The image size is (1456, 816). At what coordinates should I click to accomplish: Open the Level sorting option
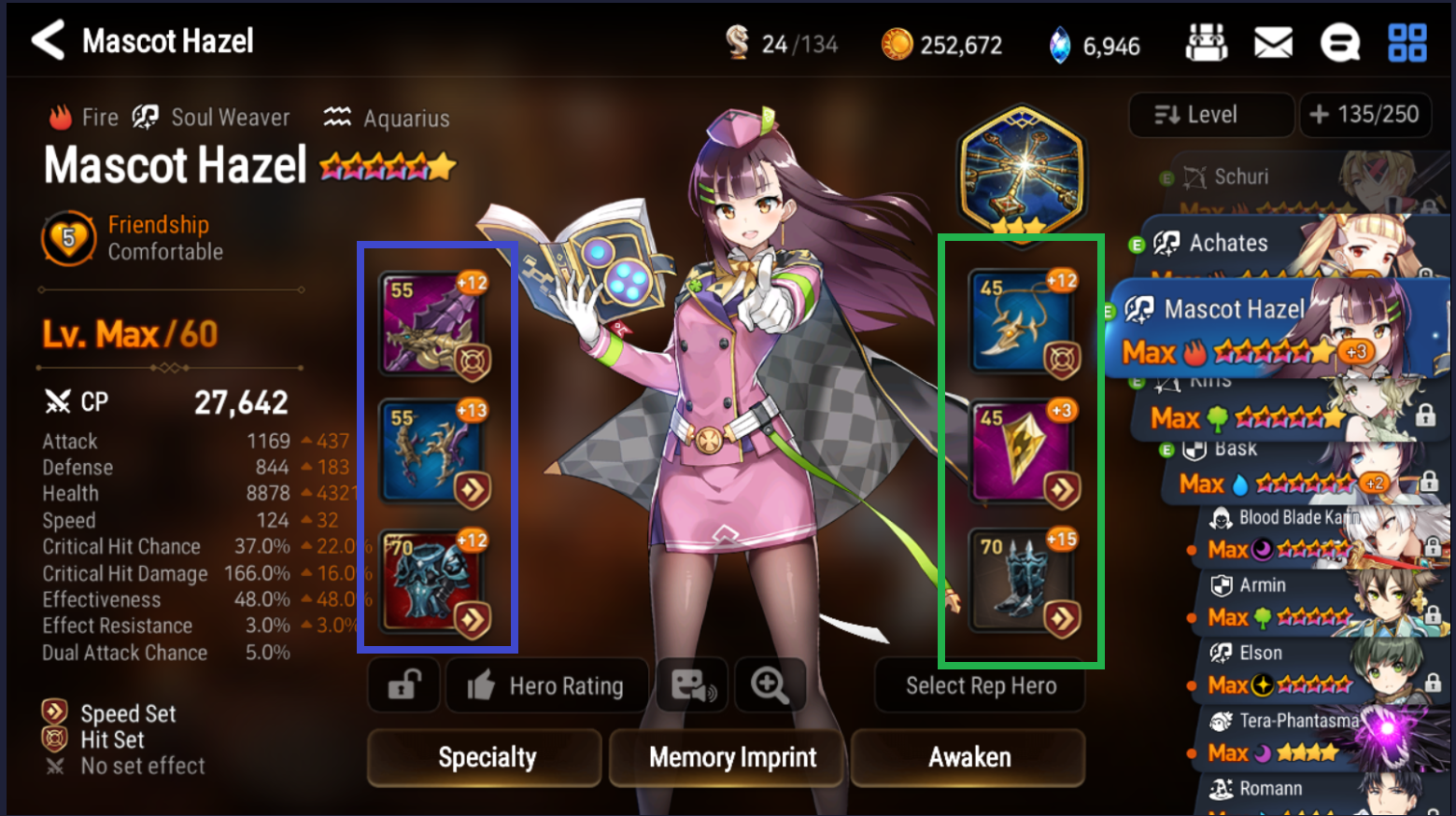coord(1211,115)
